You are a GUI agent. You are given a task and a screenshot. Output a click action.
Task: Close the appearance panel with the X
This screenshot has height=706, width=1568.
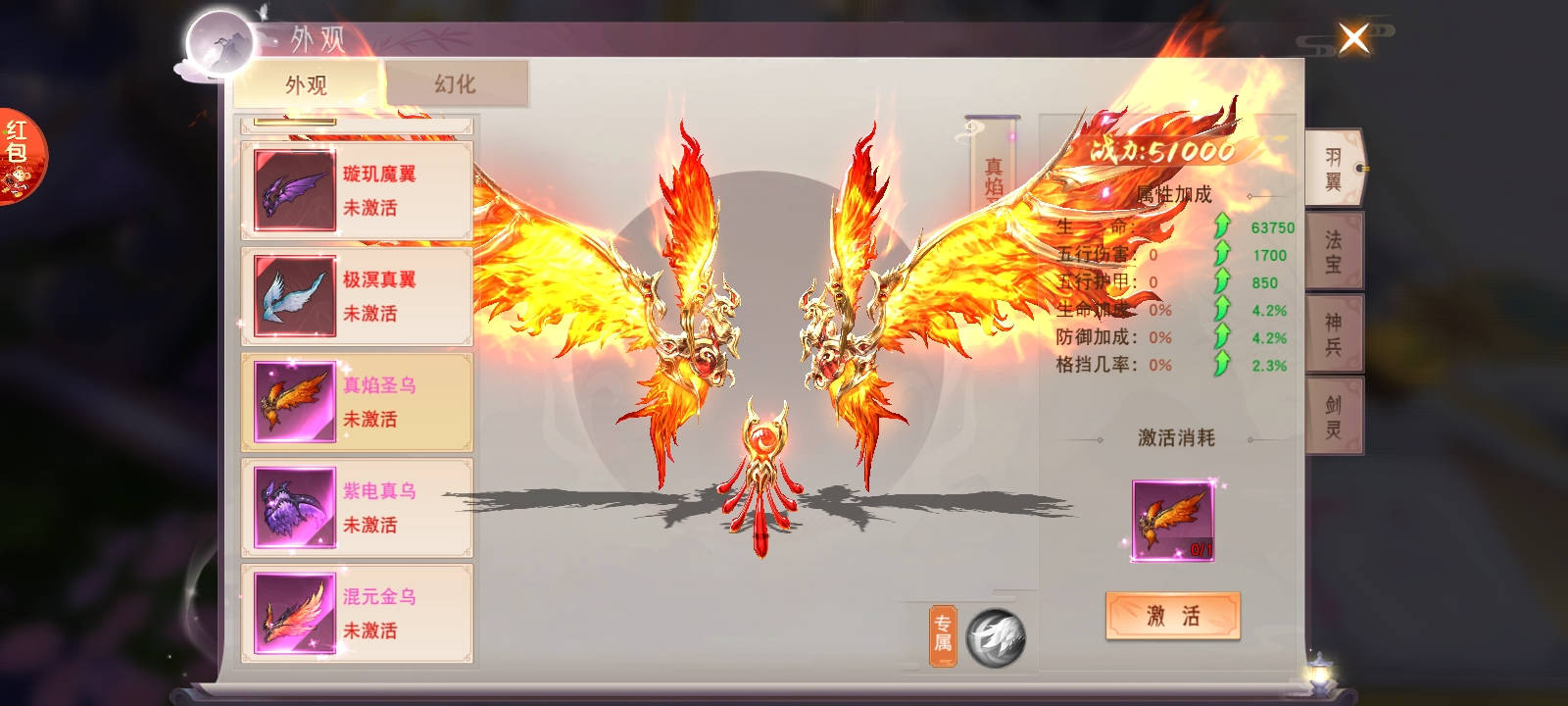coord(1353,39)
